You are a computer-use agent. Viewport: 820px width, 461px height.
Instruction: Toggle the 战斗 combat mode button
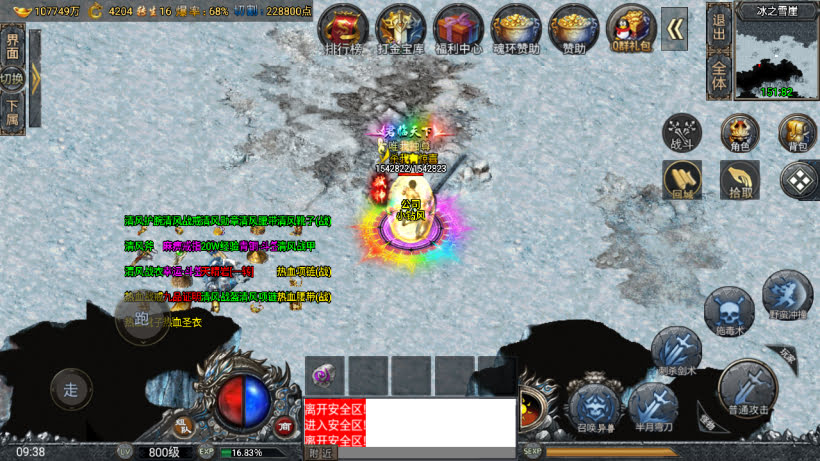(x=682, y=133)
